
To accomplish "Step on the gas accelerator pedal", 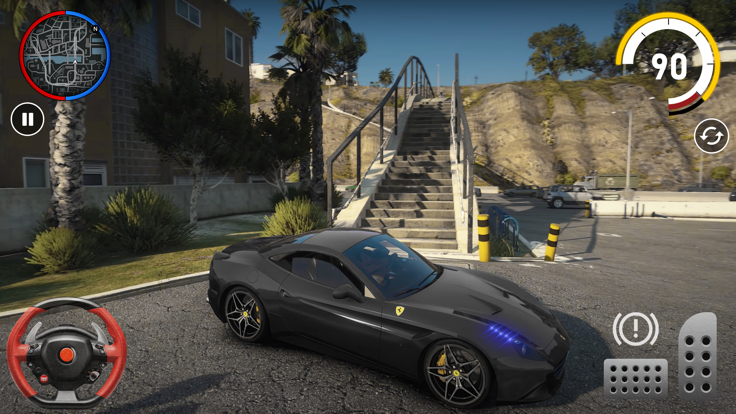I will tap(697, 355).
